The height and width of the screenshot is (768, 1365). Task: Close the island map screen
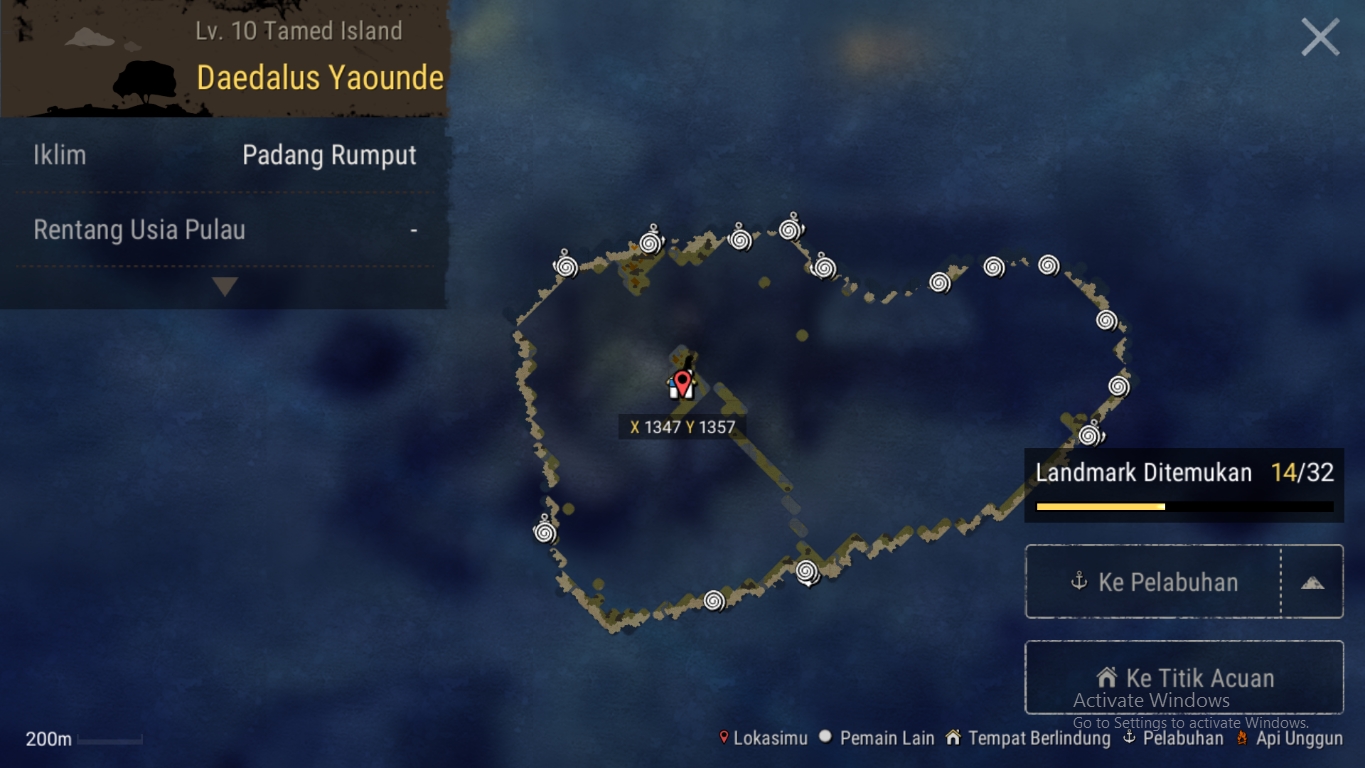(x=1320, y=36)
